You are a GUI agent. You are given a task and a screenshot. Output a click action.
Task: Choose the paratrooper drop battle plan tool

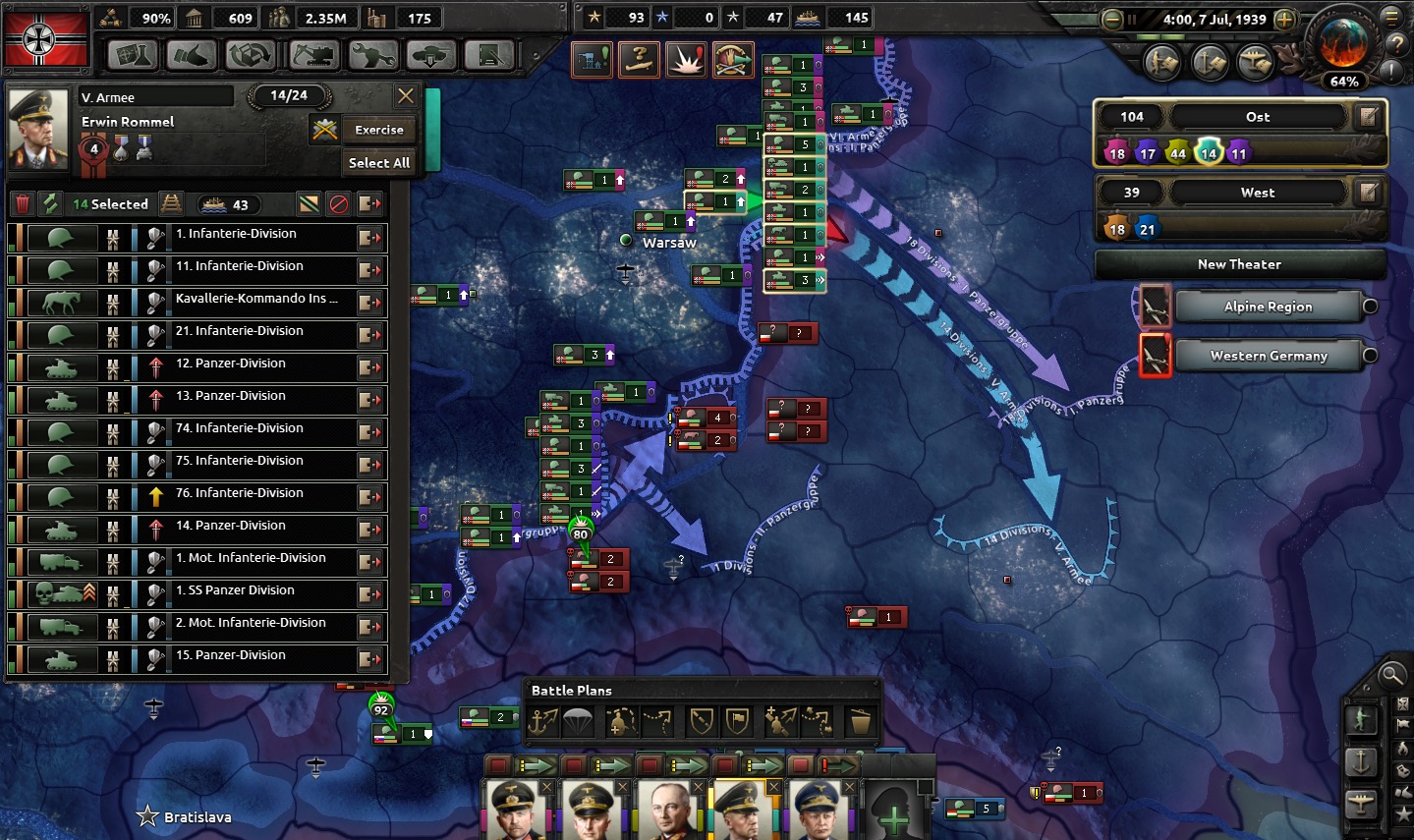(x=578, y=723)
